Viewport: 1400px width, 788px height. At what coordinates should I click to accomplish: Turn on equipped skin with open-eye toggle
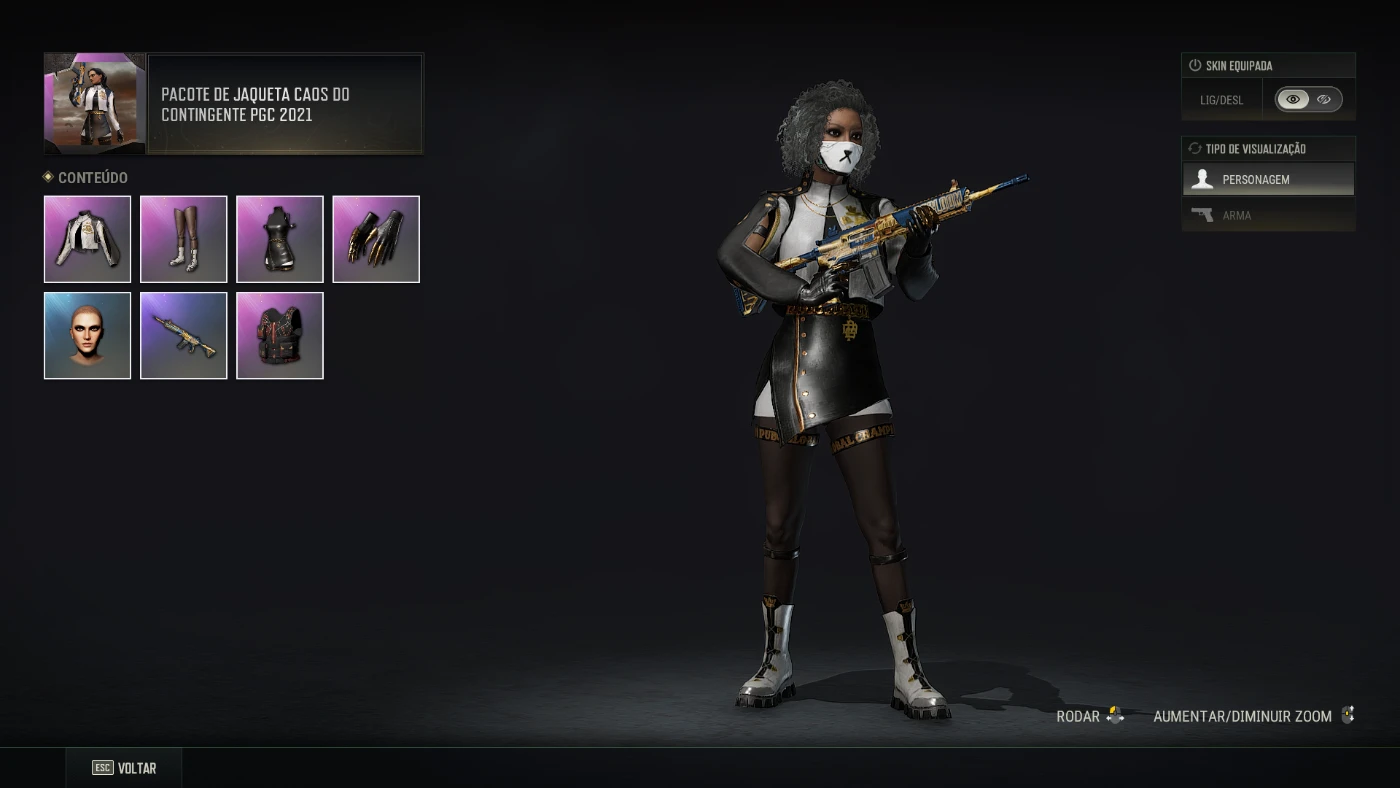point(1293,99)
